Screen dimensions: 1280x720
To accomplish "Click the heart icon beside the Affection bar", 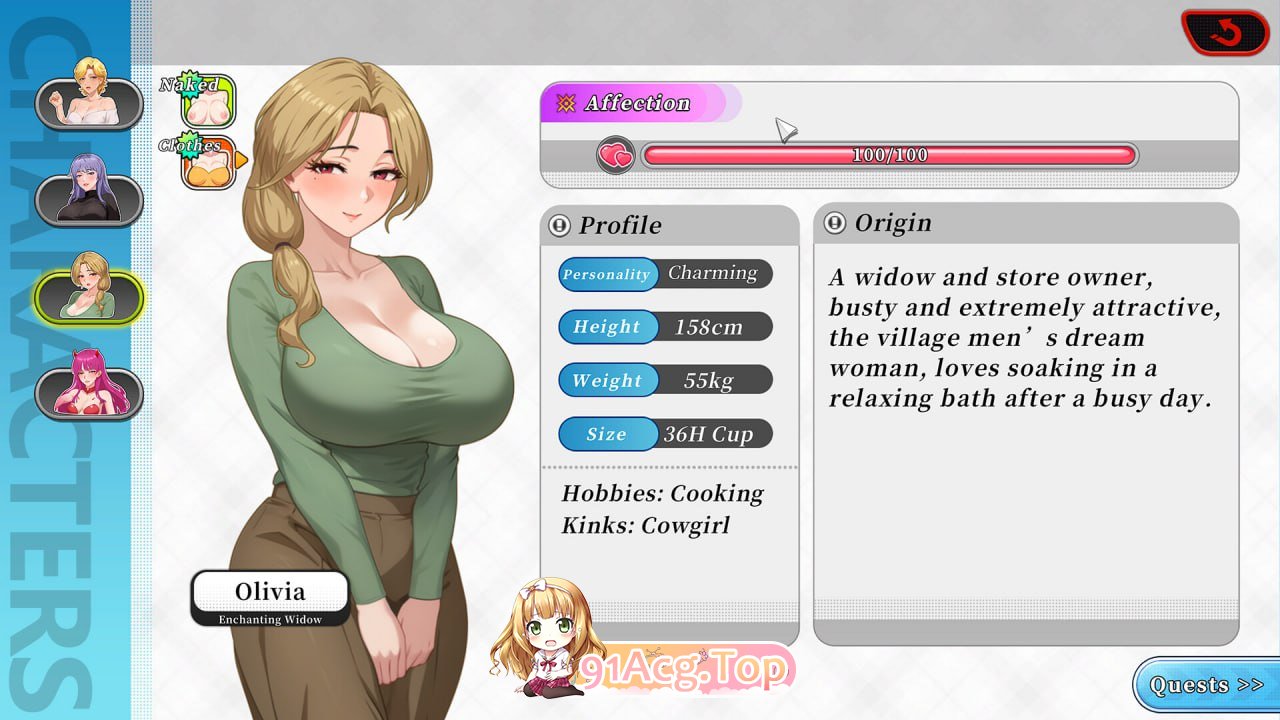I will pos(615,156).
